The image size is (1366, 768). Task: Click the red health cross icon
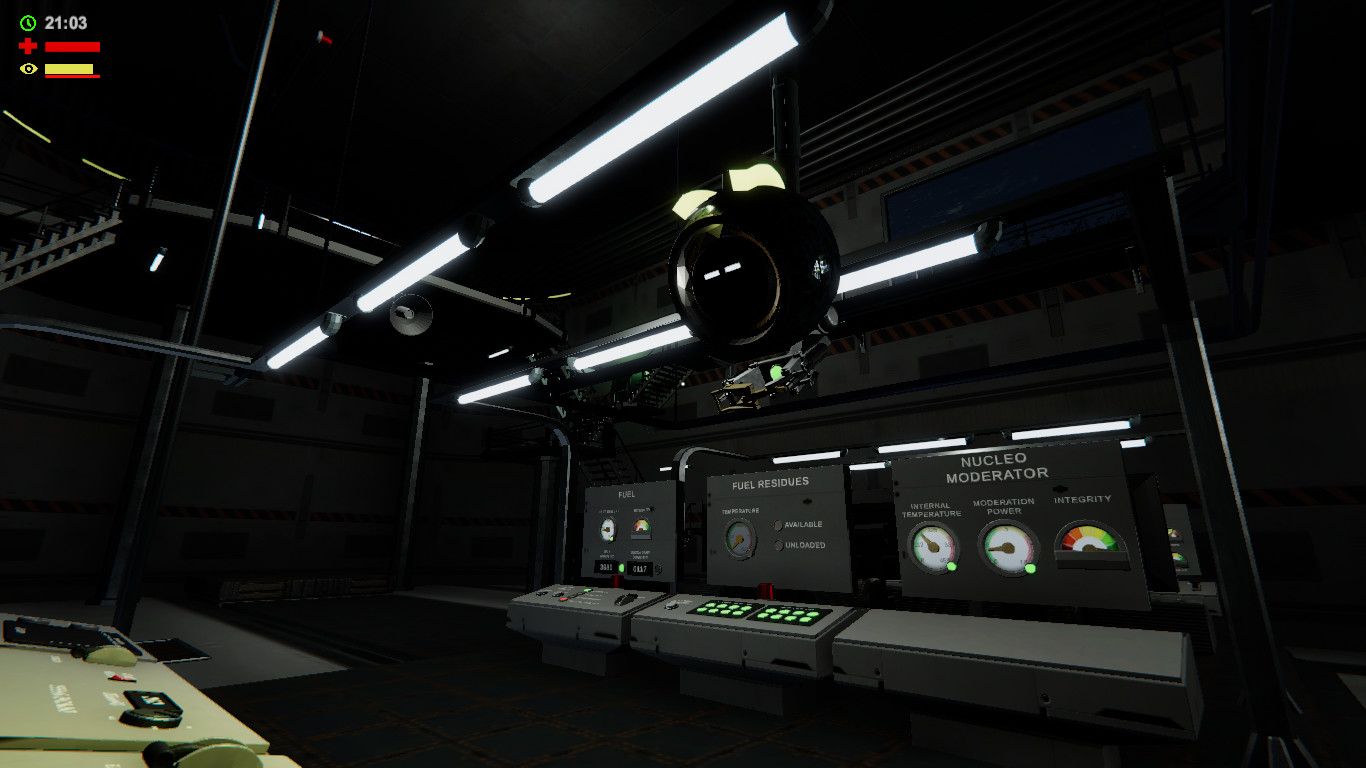click(27, 44)
